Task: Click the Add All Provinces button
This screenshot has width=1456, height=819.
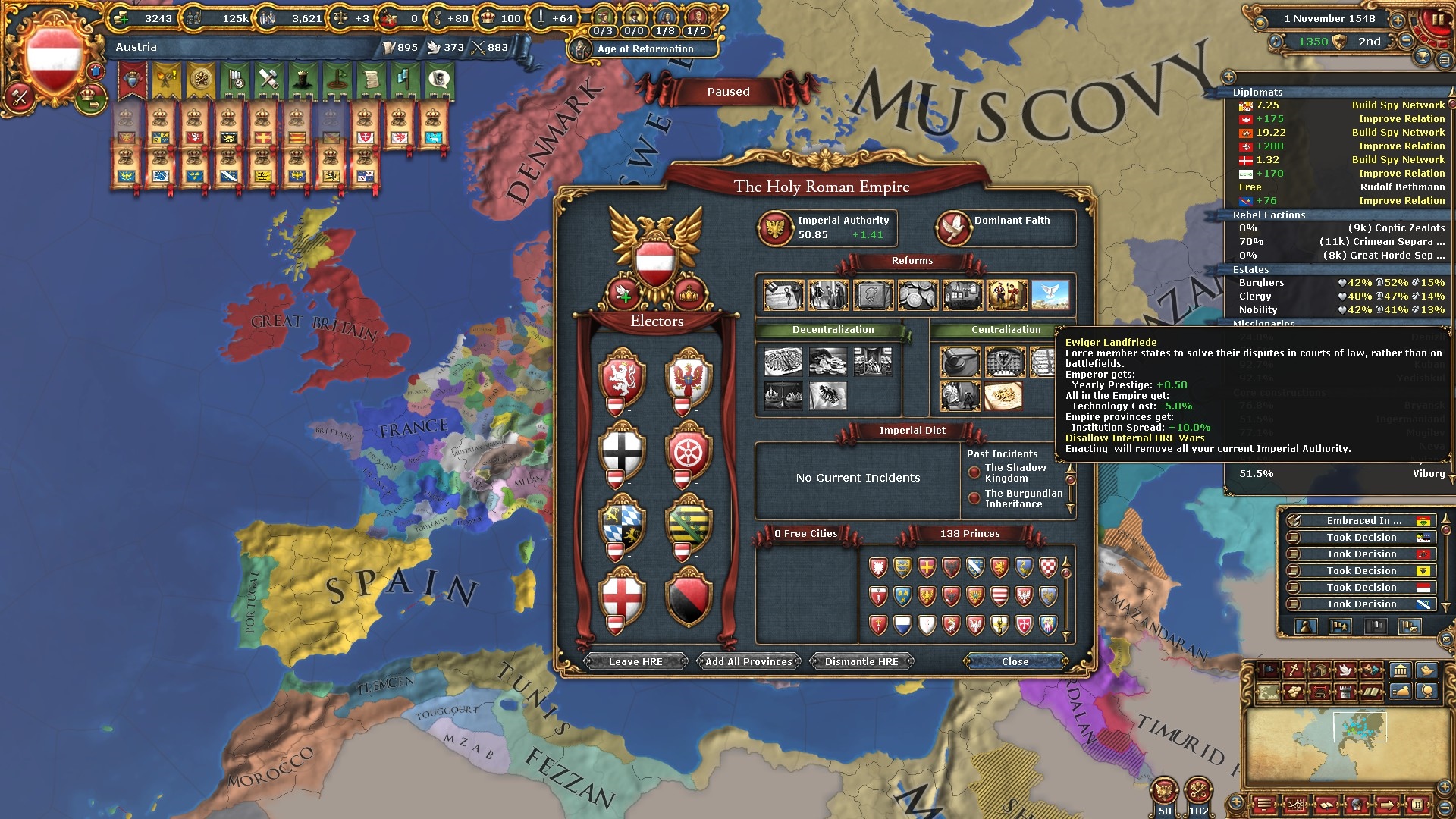Action: [x=748, y=662]
